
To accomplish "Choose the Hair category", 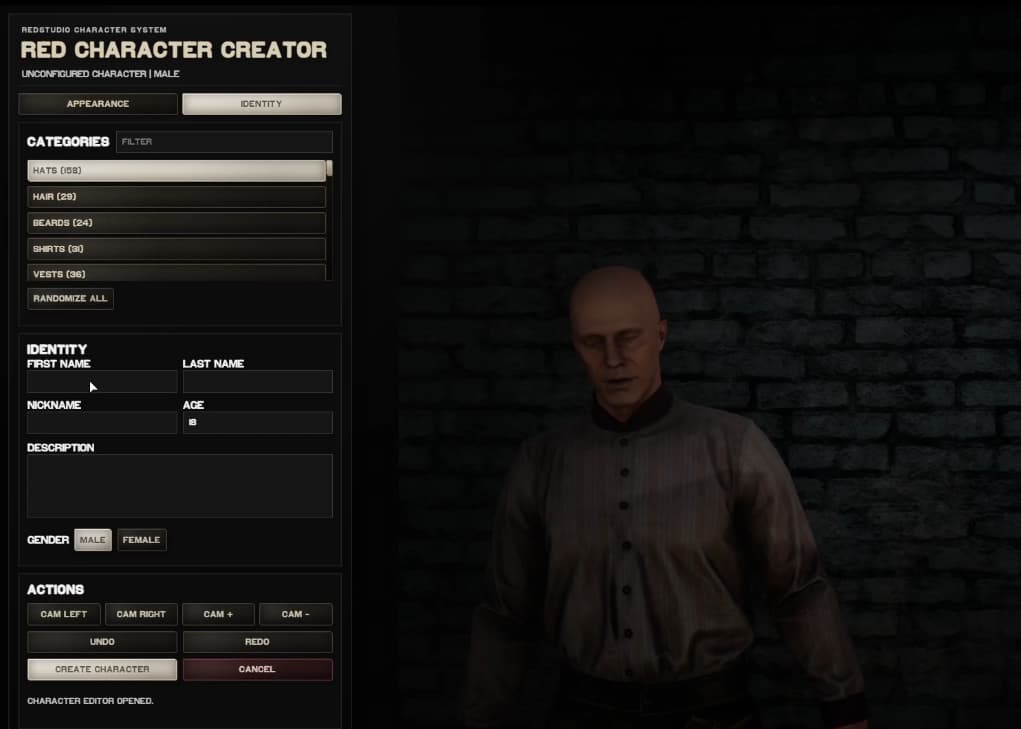I will [176, 197].
